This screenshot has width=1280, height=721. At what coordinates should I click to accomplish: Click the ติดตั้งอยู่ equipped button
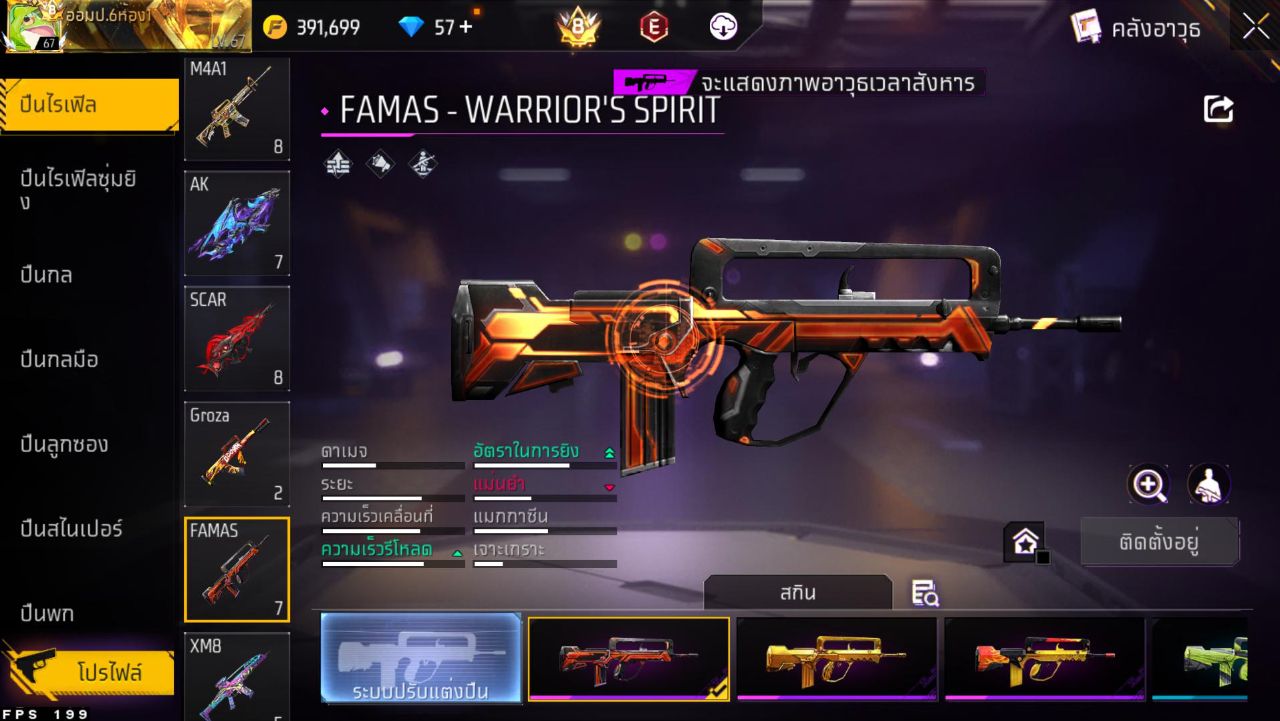point(1160,541)
